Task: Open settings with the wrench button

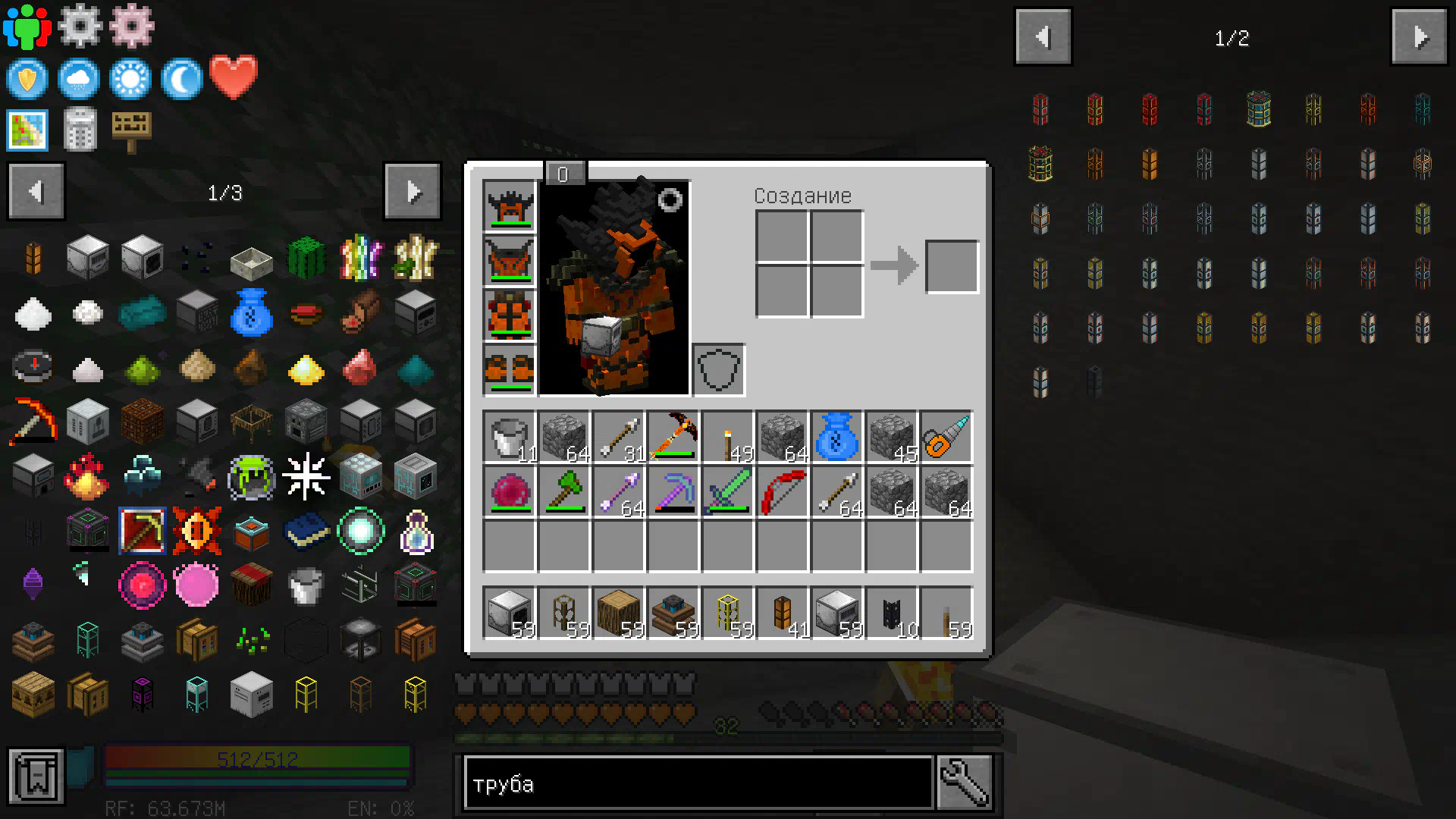Action: click(x=964, y=783)
